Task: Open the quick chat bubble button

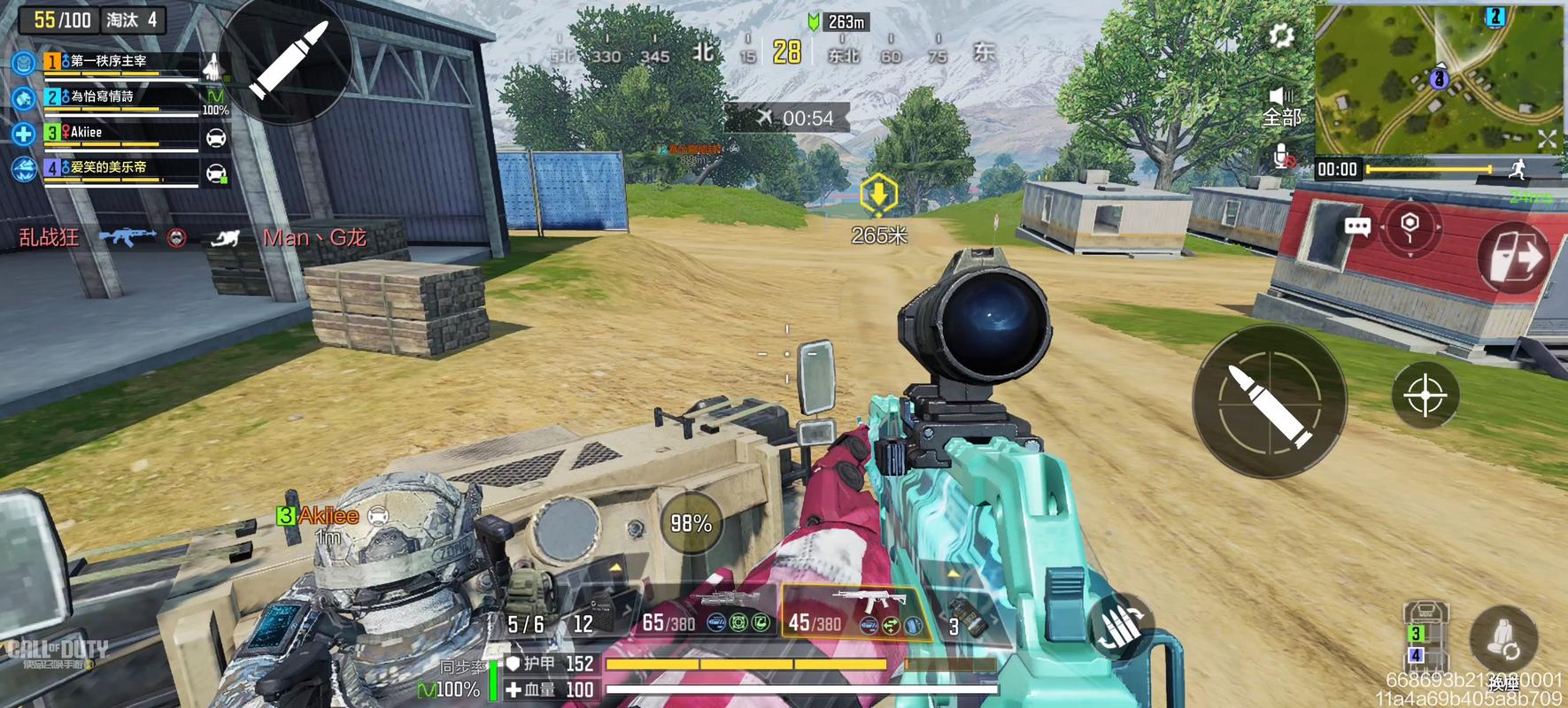Action: click(1357, 227)
